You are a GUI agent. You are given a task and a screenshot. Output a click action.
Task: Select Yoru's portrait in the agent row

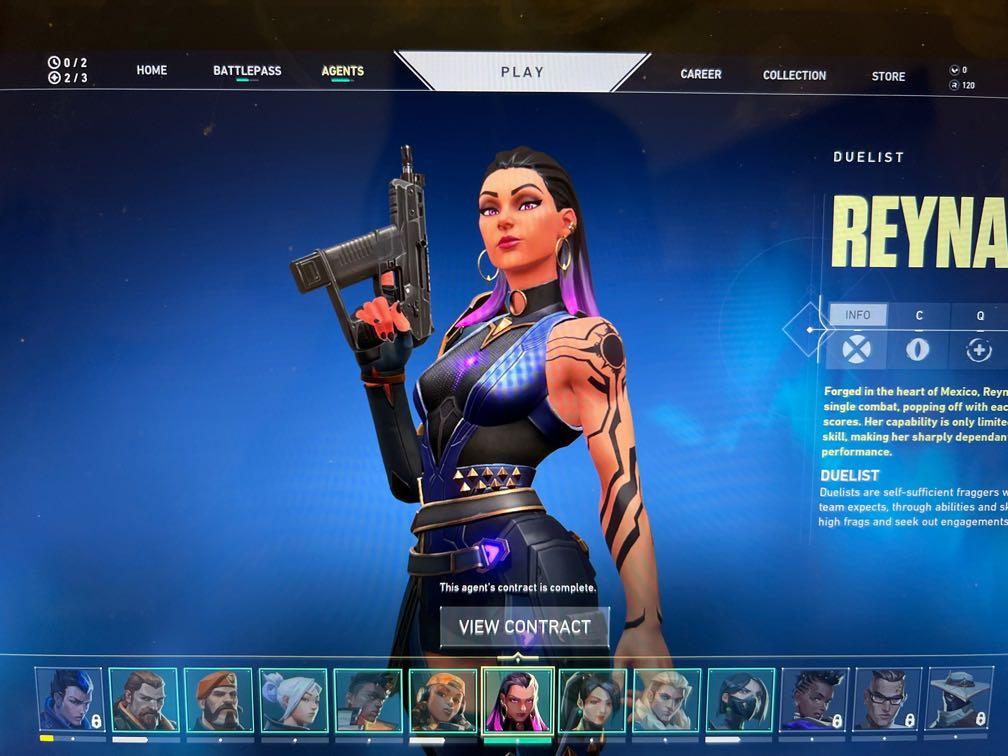(69, 700)
